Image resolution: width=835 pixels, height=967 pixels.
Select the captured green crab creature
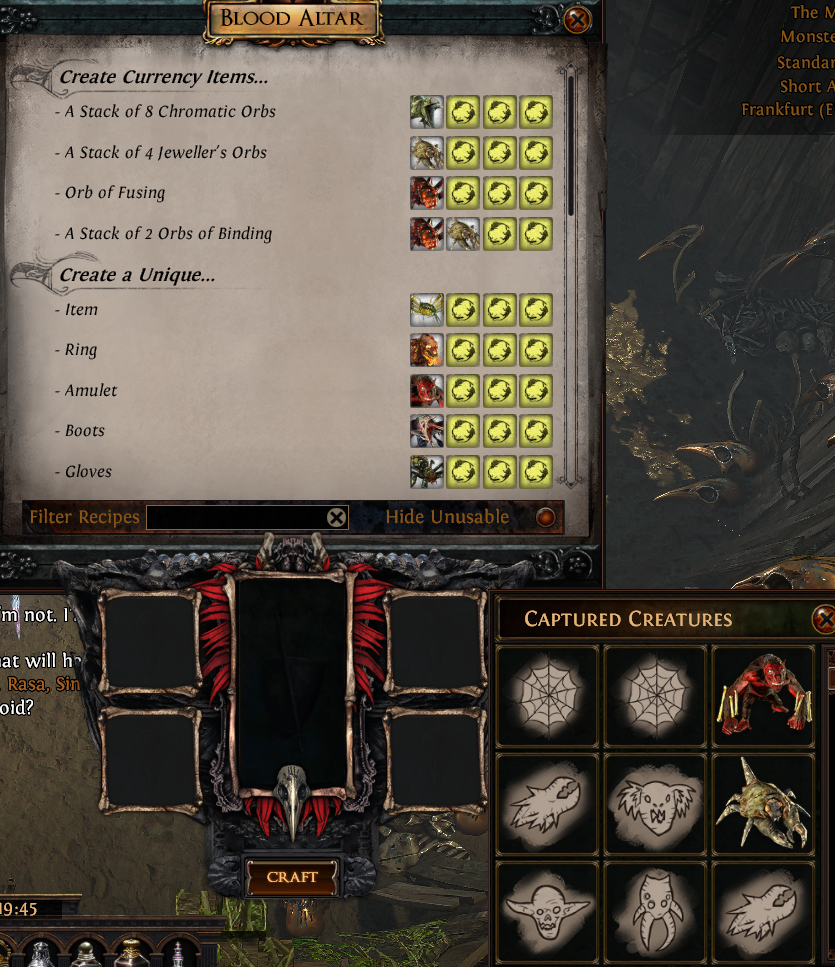tap(762, 803)
